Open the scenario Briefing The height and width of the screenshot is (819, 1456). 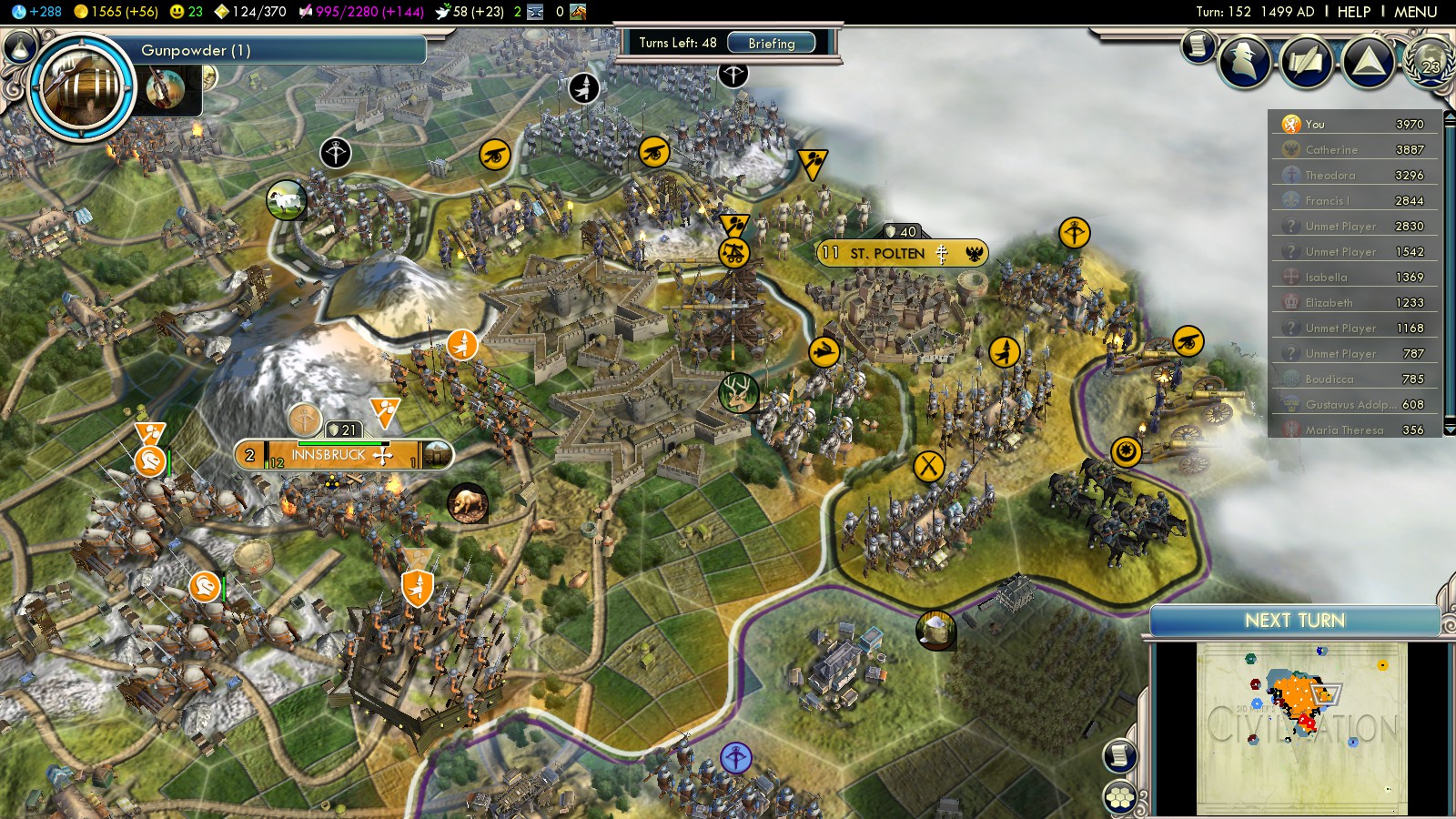(771, 43)
